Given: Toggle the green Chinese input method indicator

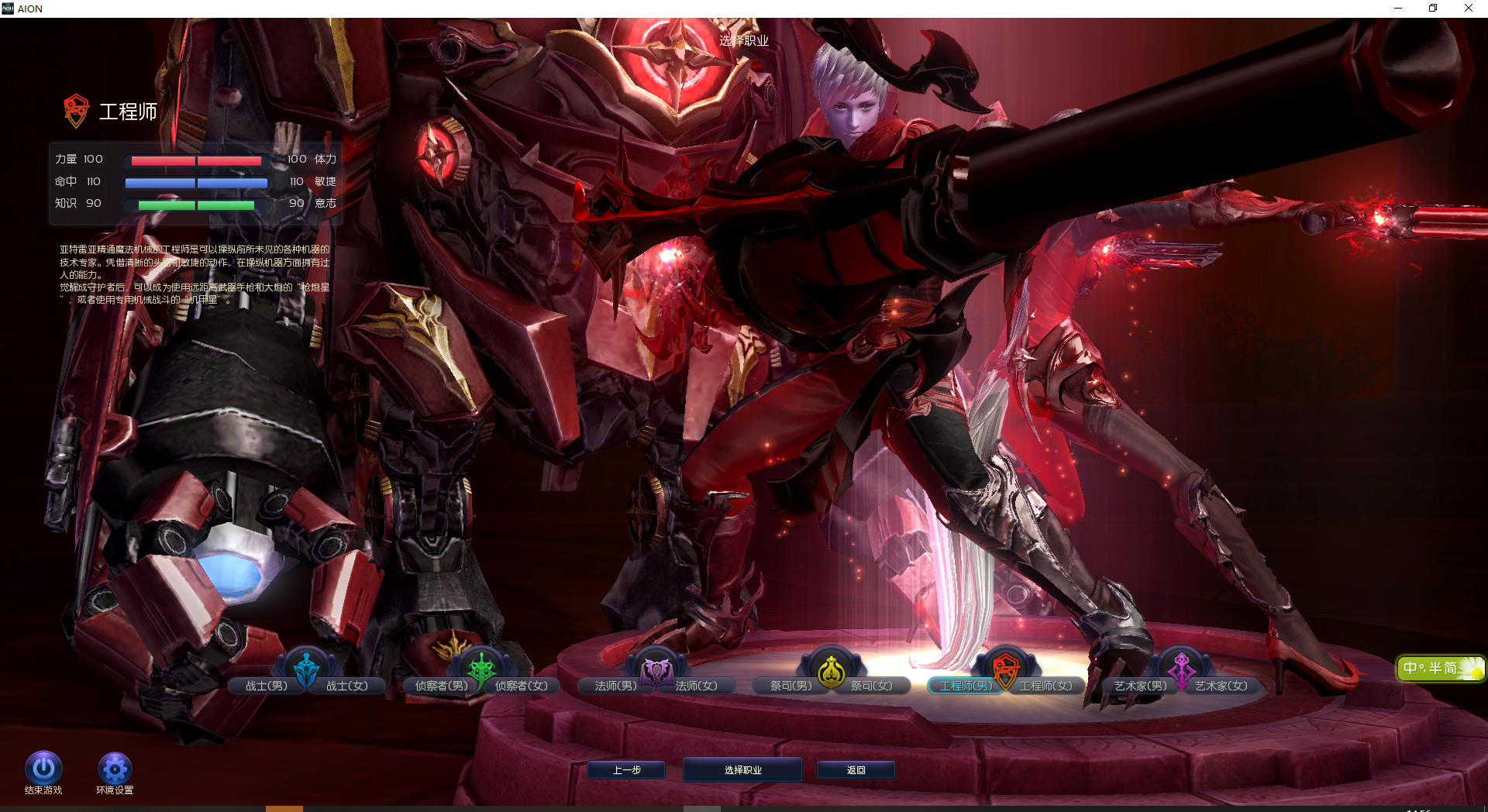Looking at the screenshot, I should (1440, 668).
